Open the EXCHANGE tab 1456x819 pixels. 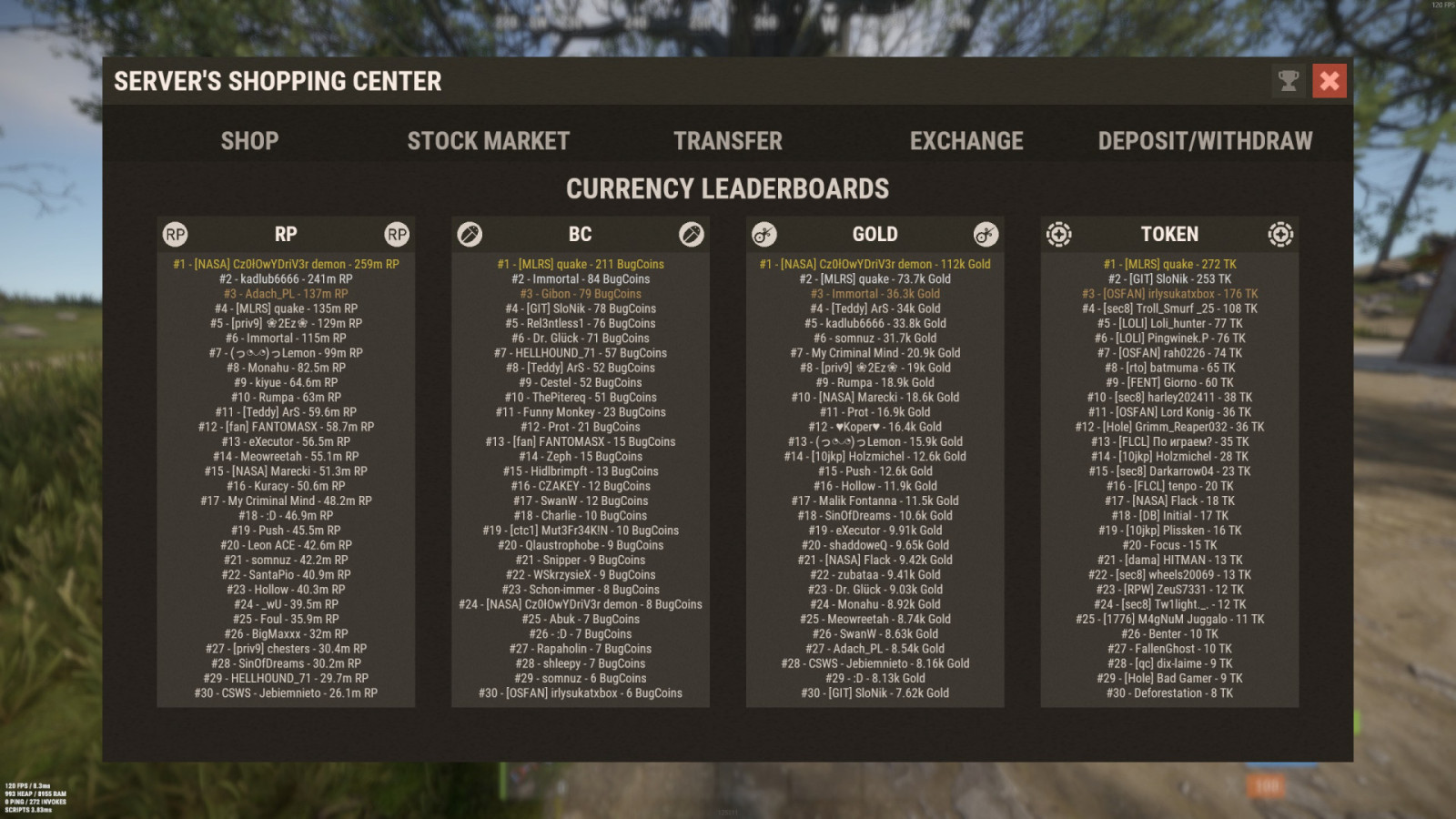tap(966, 141)
